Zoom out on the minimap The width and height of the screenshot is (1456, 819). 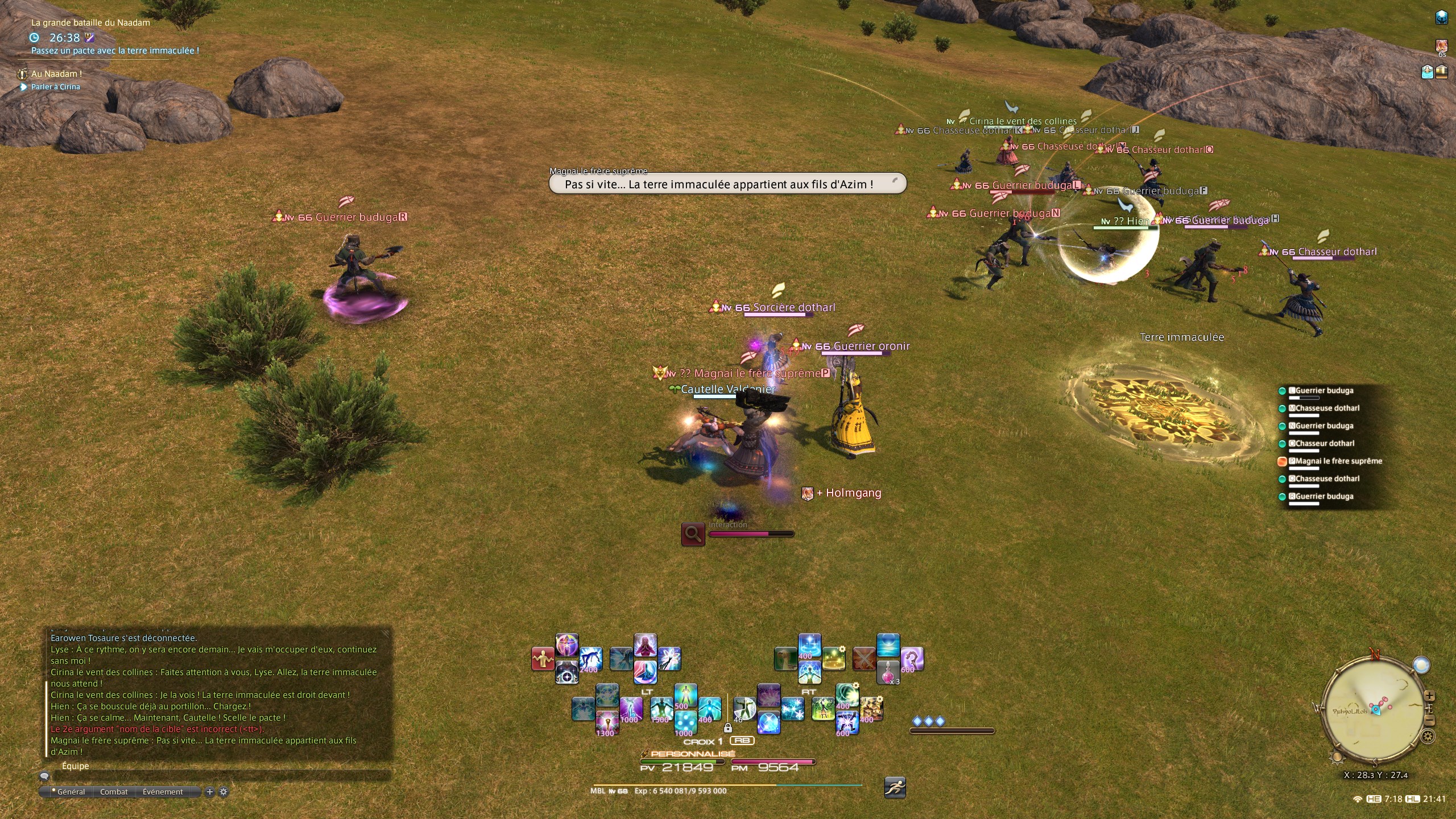[1429, 721]
